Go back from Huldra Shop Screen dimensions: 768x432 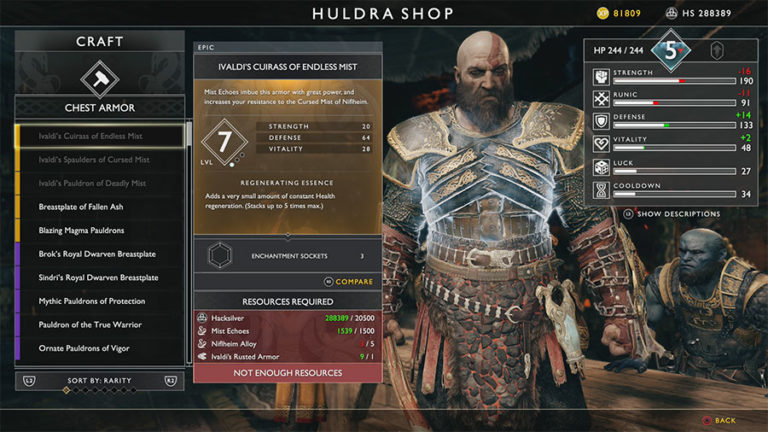click(x=718, y=421)
